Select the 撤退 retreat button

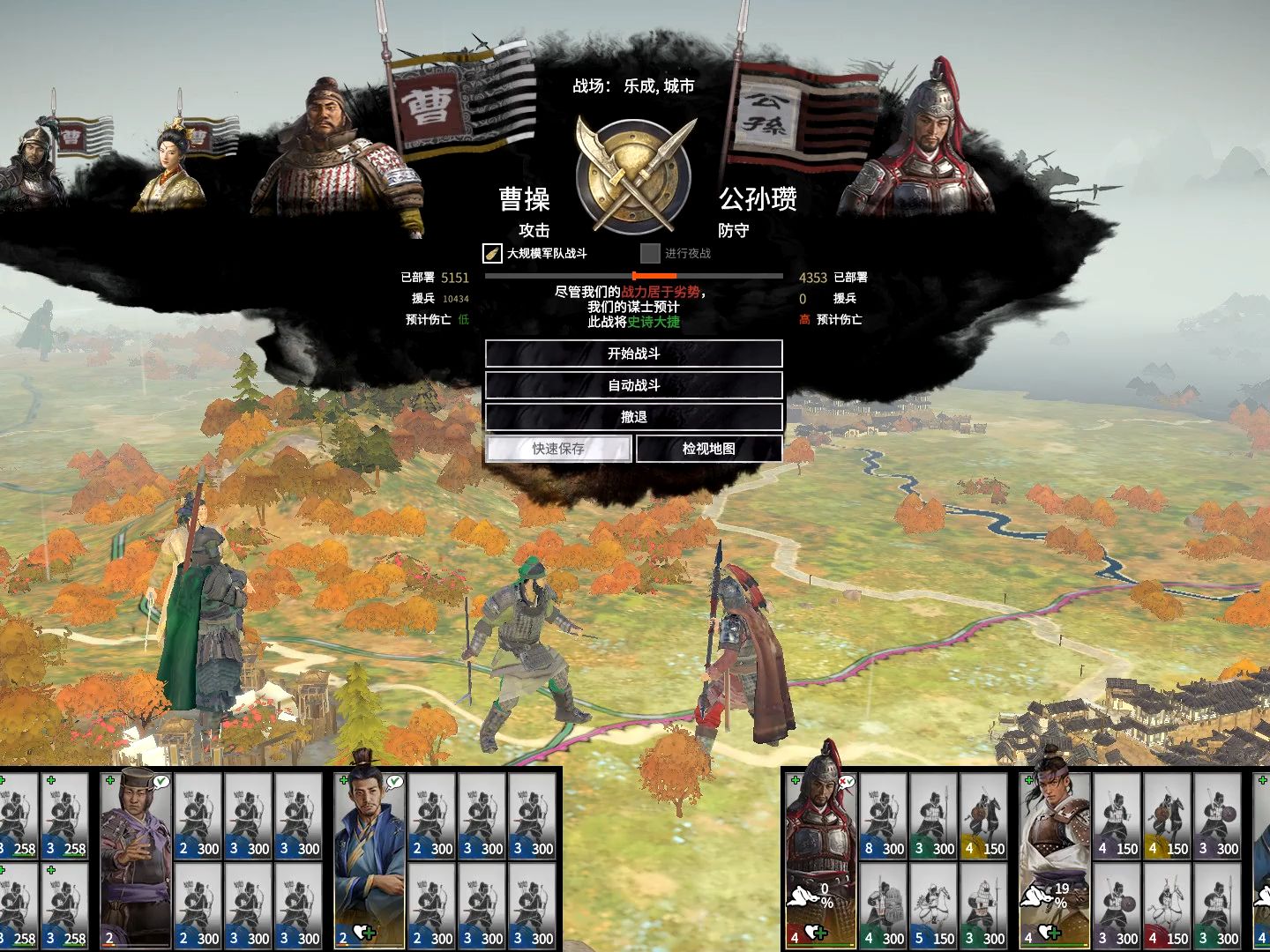633,417
